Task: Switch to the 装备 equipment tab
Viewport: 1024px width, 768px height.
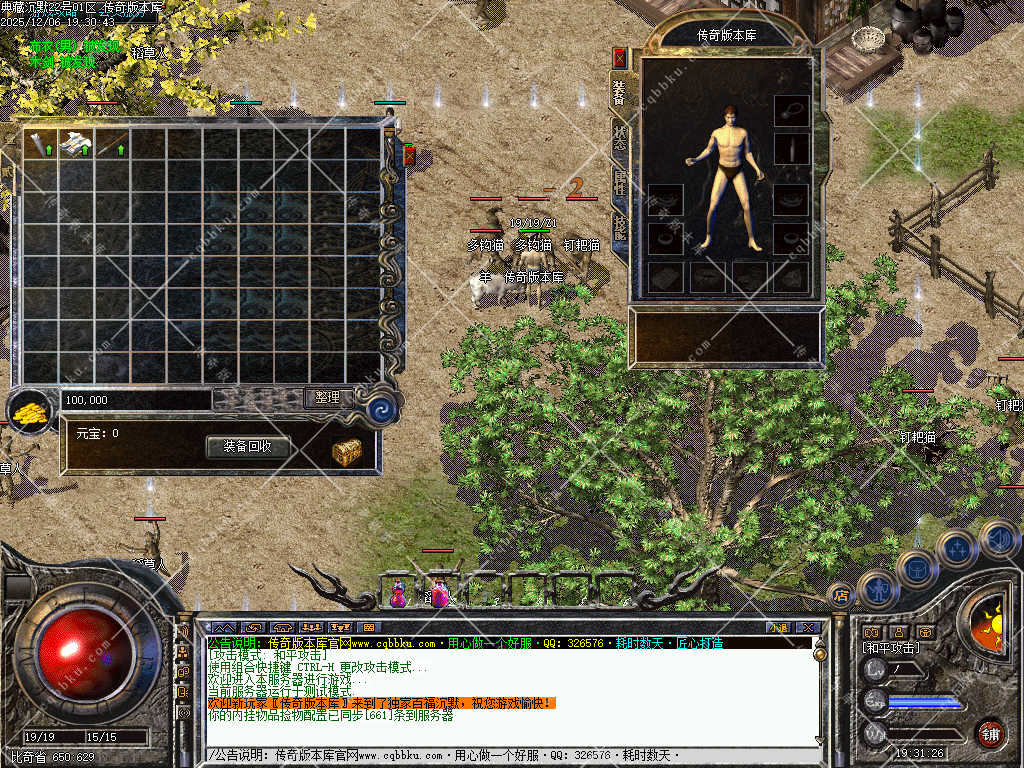Action: click(x=619, y=93)
